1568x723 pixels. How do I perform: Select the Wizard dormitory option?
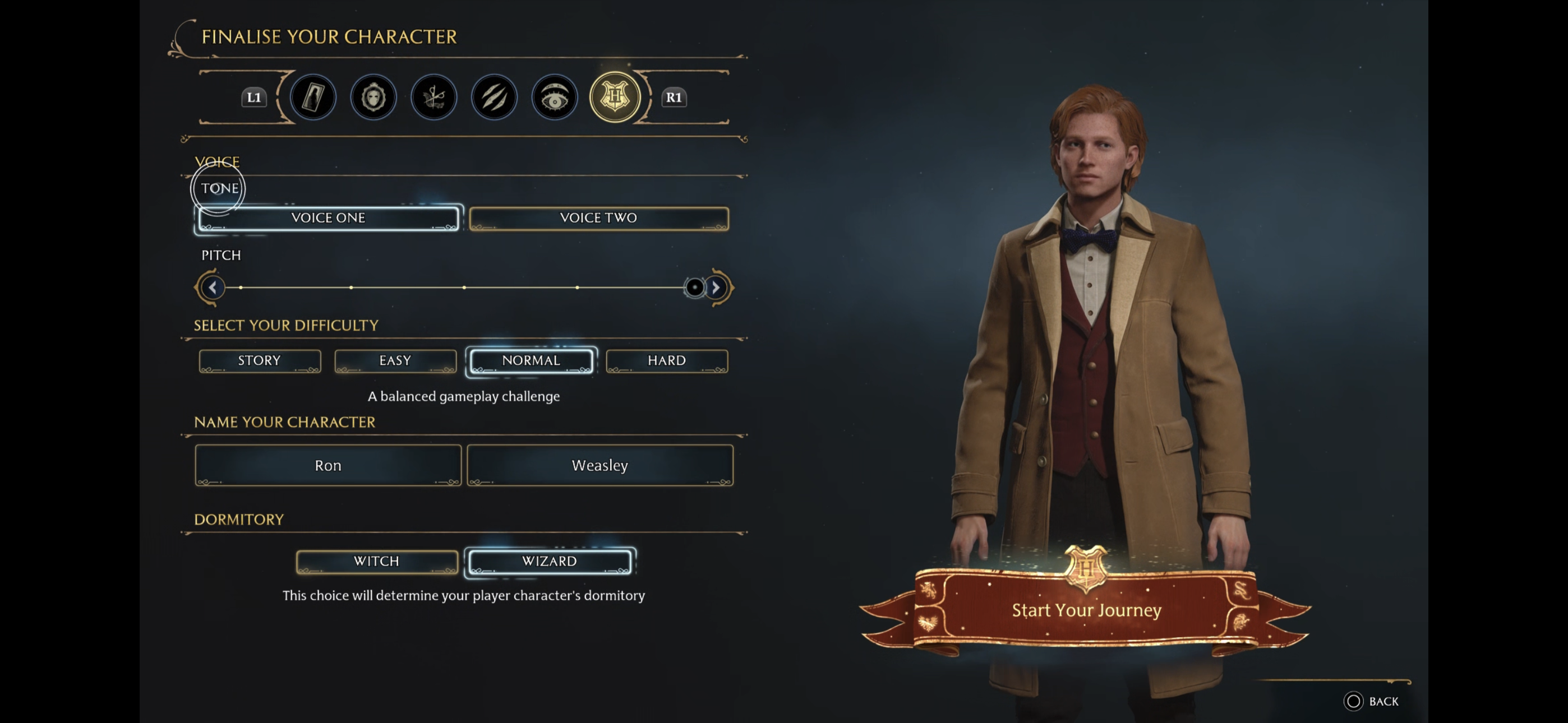(x=550, y=561)
